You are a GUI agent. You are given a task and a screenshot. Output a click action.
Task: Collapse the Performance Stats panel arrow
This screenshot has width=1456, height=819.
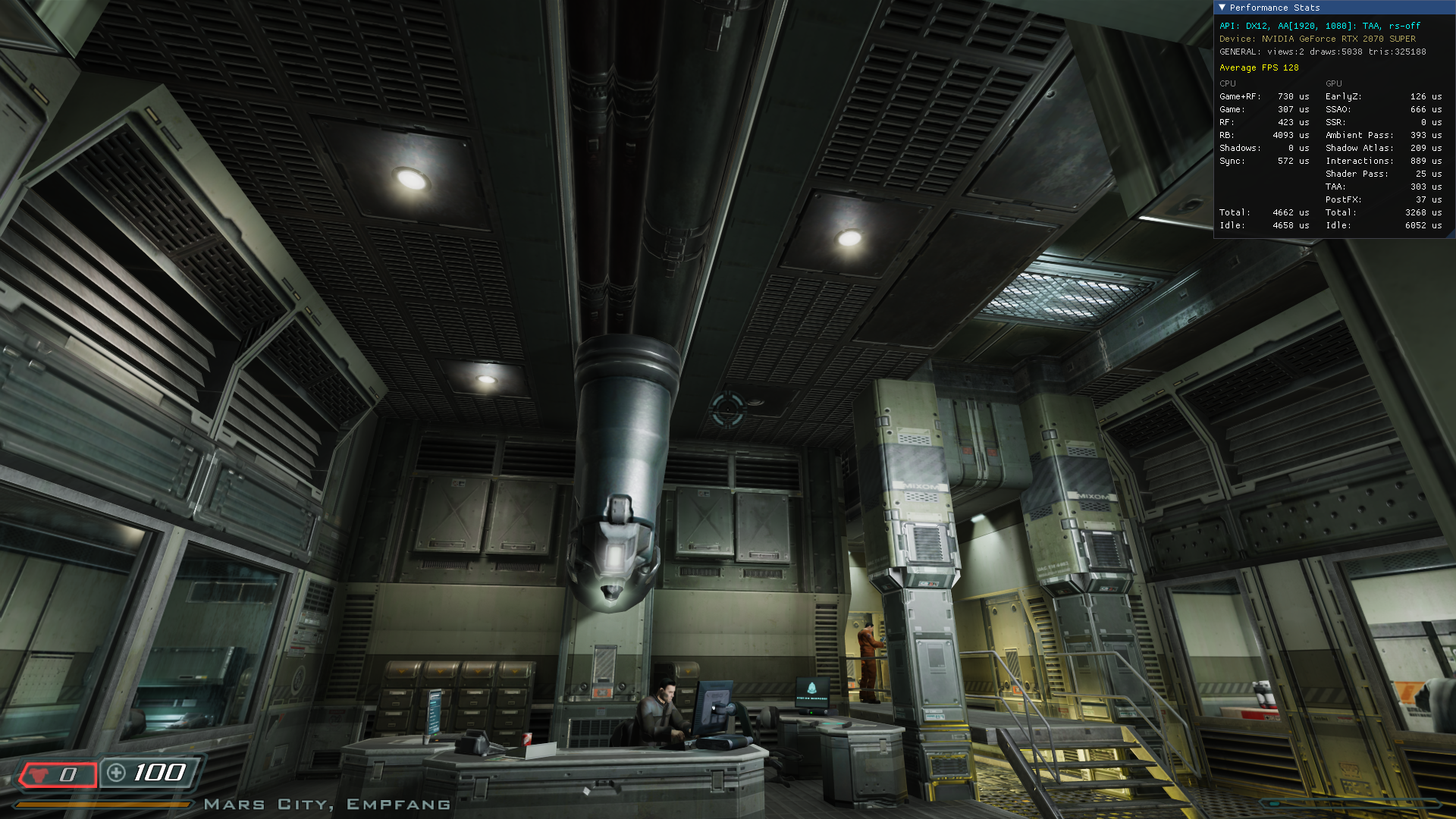(x=1222, y=8)
